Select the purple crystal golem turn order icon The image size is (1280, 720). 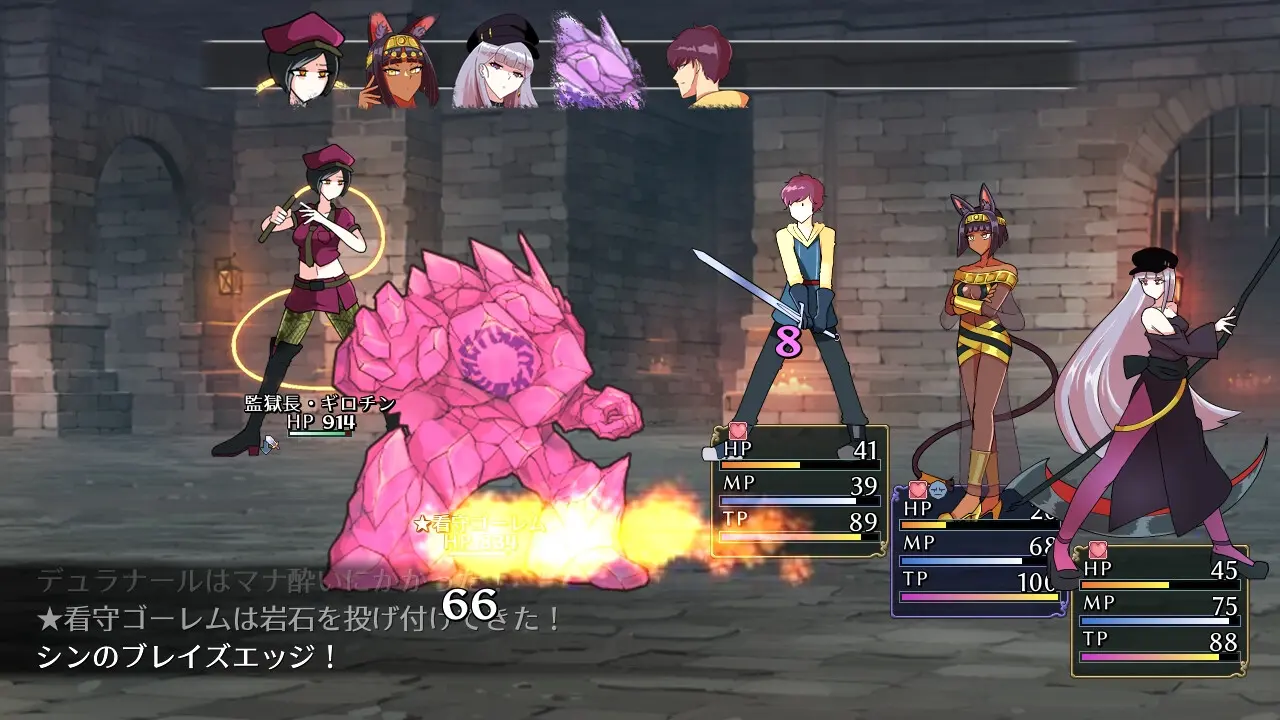pyautogui.click(x=596, y=62)
